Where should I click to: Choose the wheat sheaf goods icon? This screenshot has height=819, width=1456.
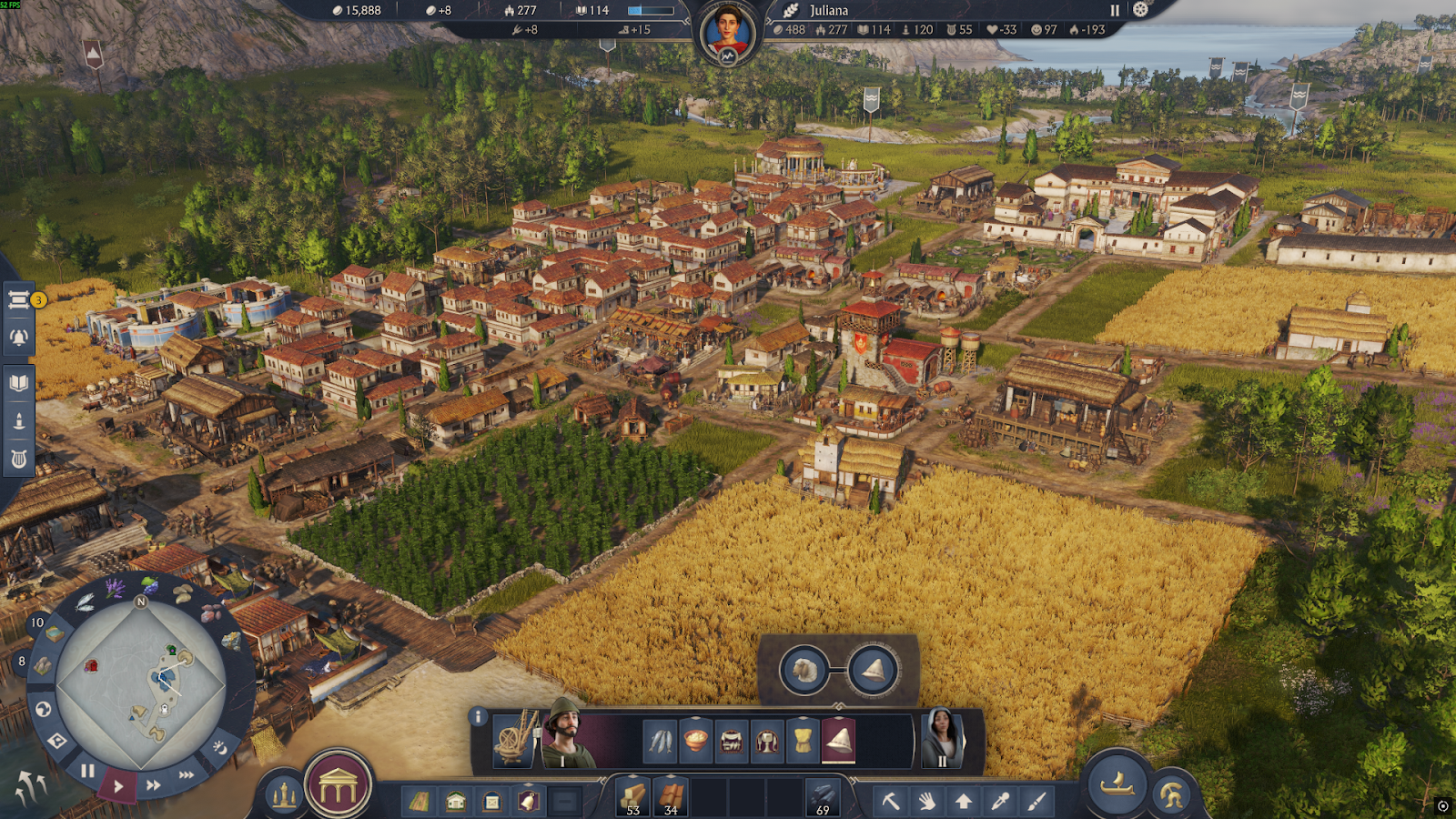[803, 740]
